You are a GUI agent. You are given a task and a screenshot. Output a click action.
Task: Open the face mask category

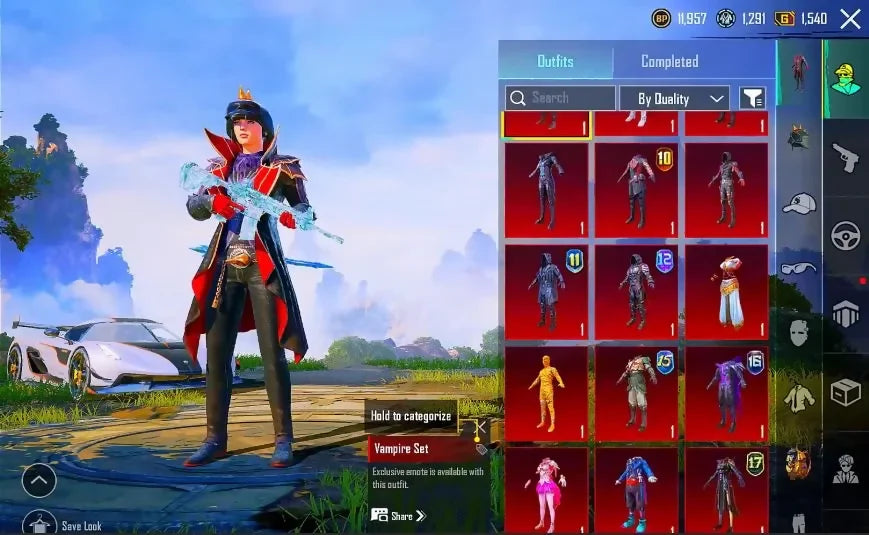[798, 332]
